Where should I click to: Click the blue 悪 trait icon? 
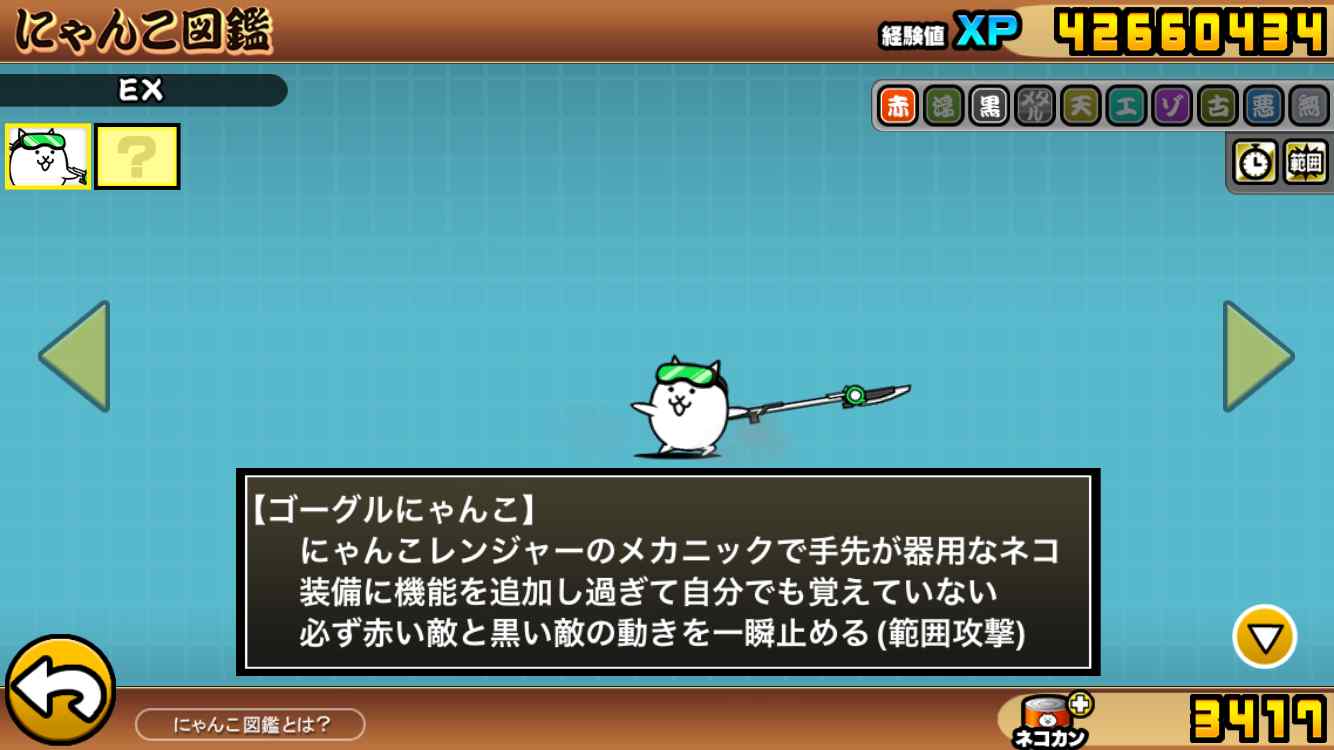1263,106
